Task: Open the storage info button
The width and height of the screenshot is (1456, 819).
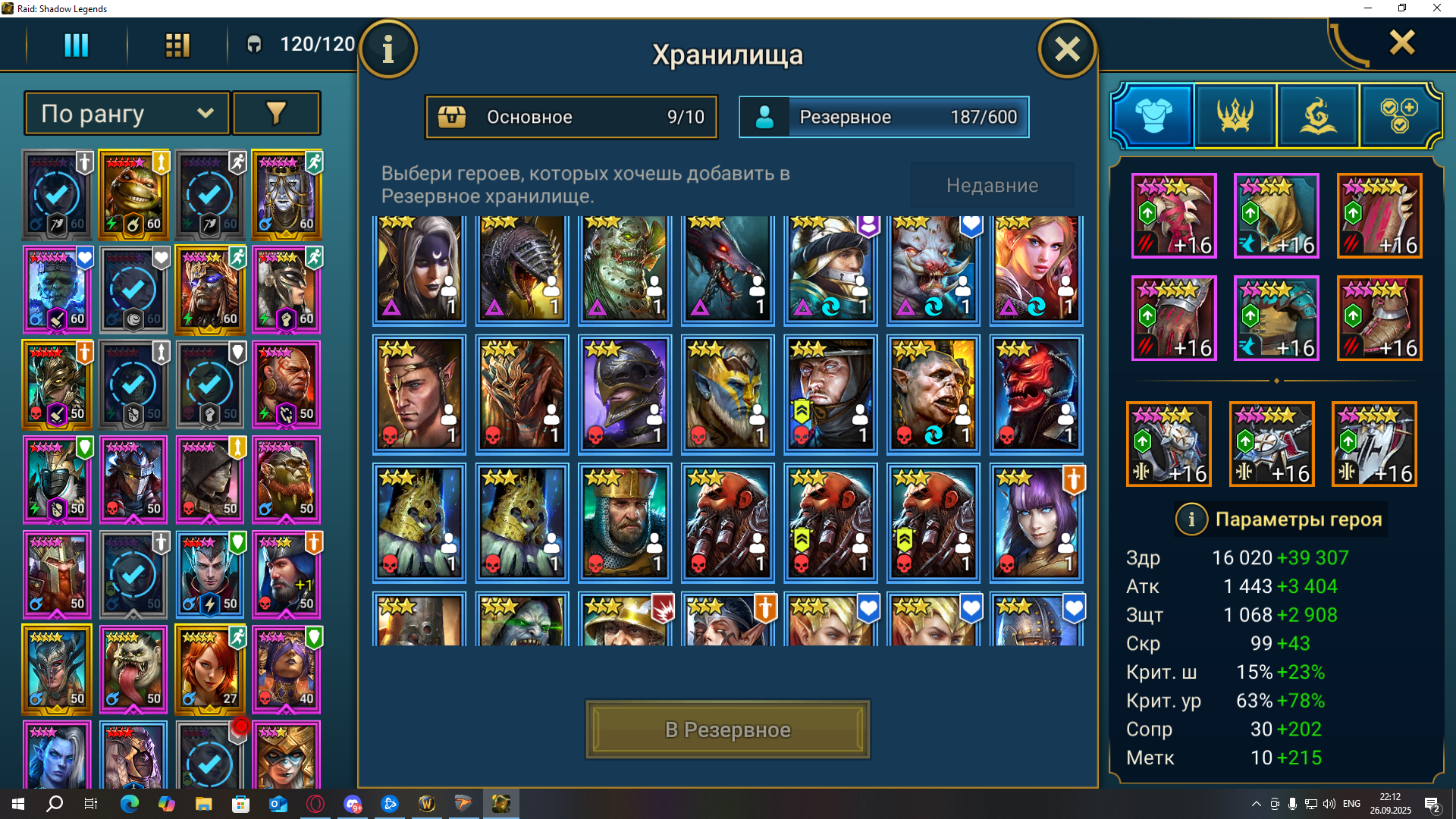Action: 388,50
